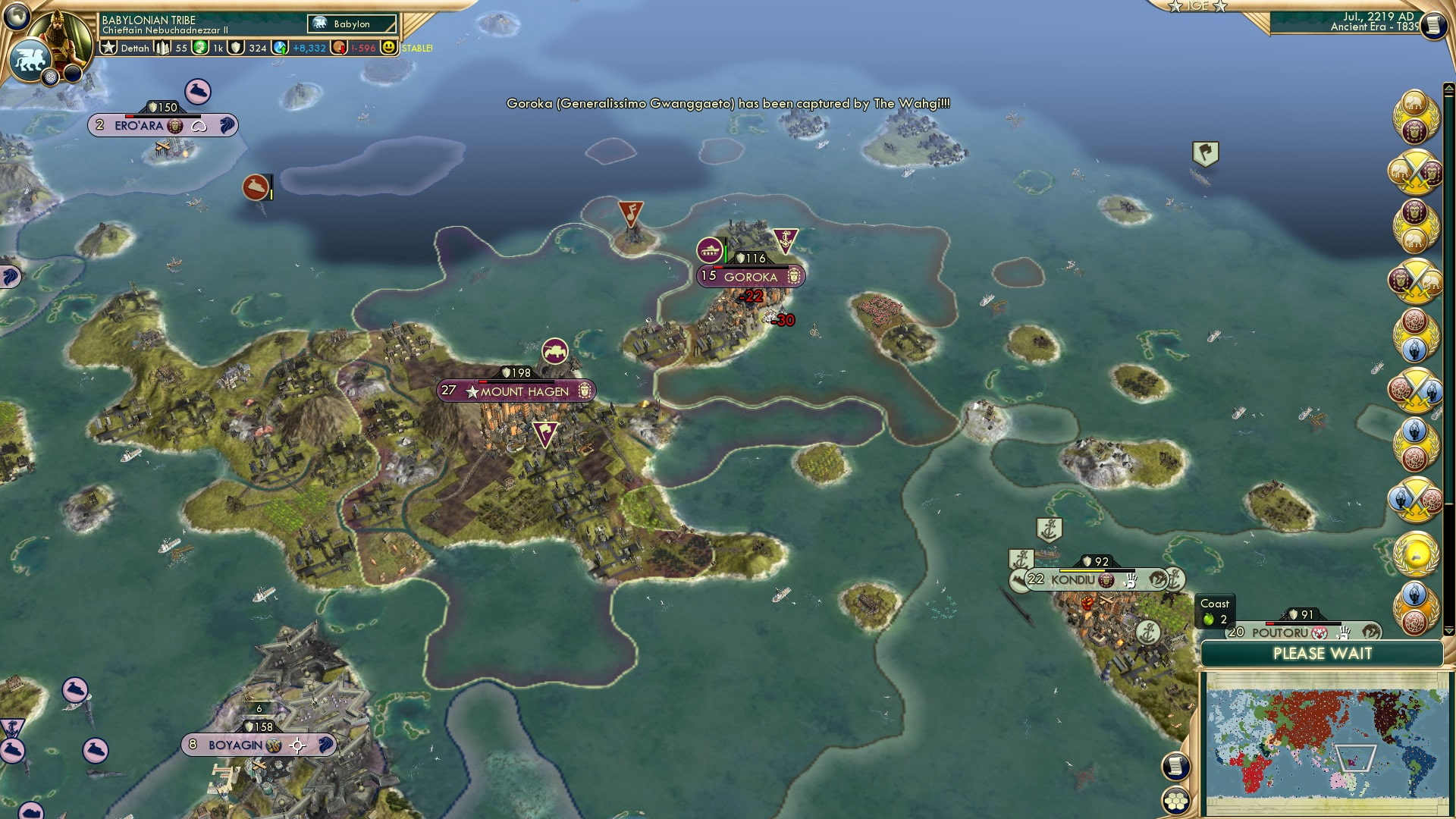Toggle the hex grid icon in bottom-right corner
This screenshot has height=819, width=1456.
point(1175,799)
